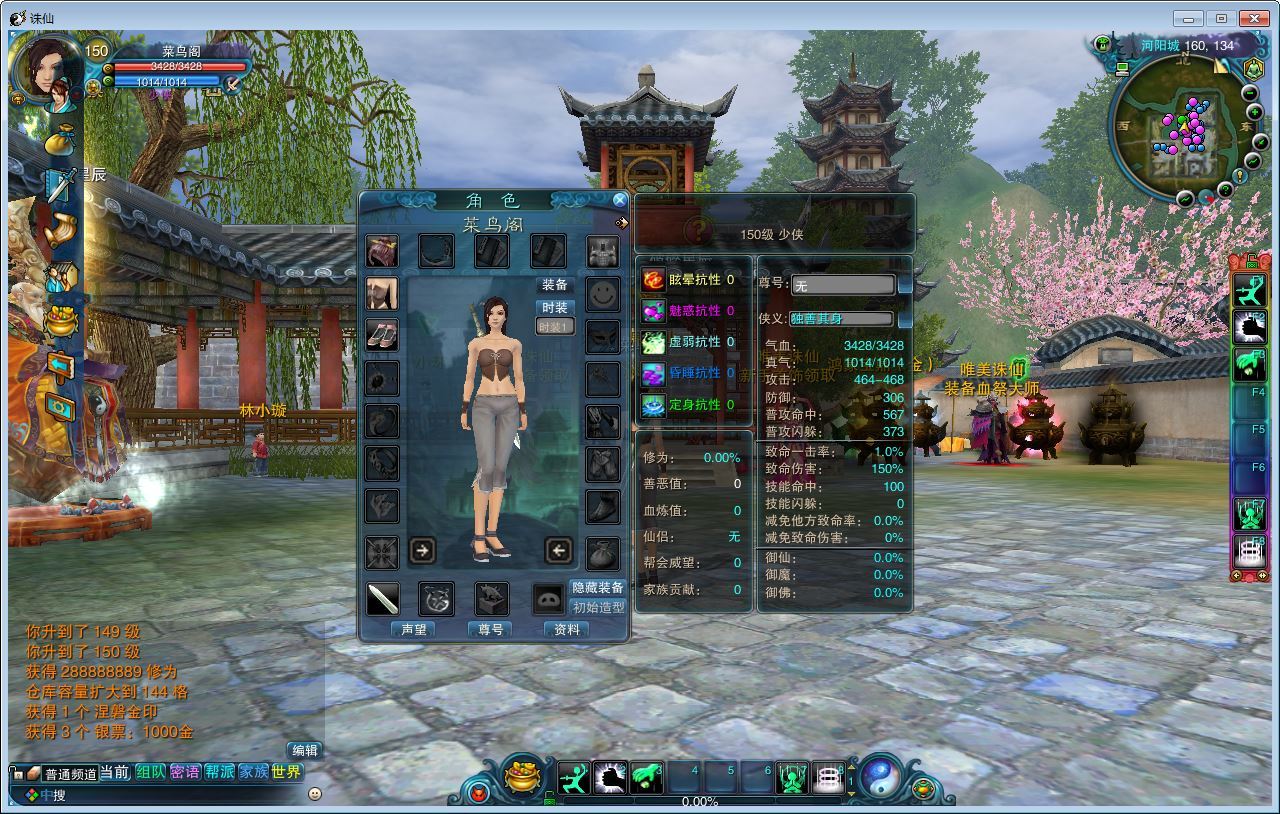
Task: Select the pink shoes equipment slot
Action: tap(382, 336)
